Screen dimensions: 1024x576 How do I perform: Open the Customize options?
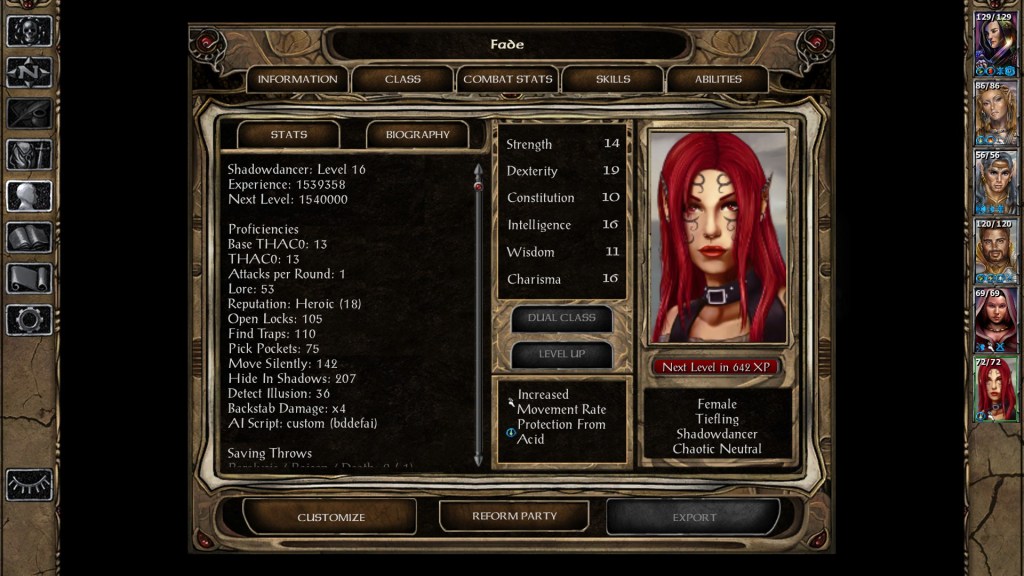331,517
